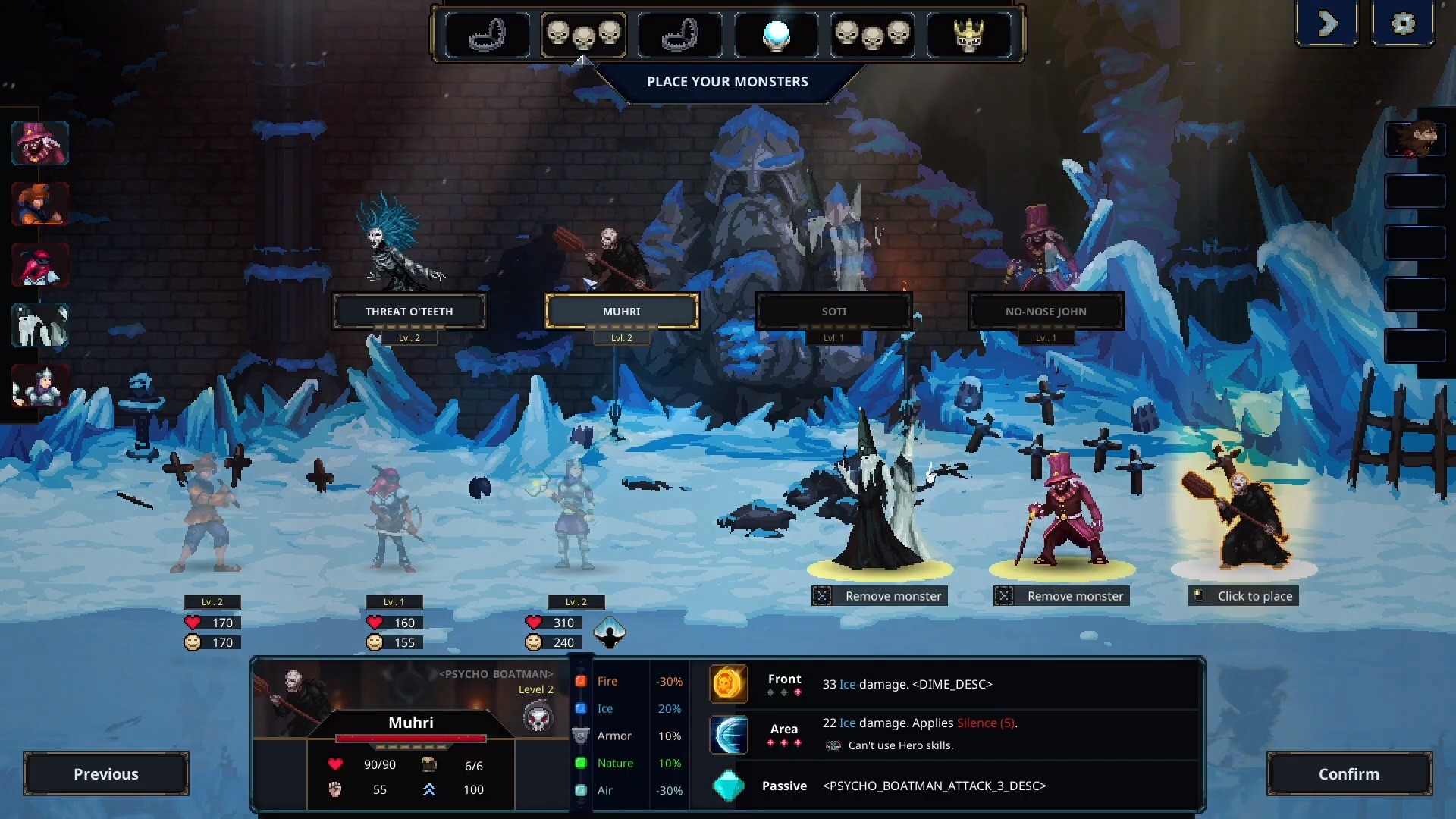
Task: Select the white wolf portrait
Action: (40, 326)
